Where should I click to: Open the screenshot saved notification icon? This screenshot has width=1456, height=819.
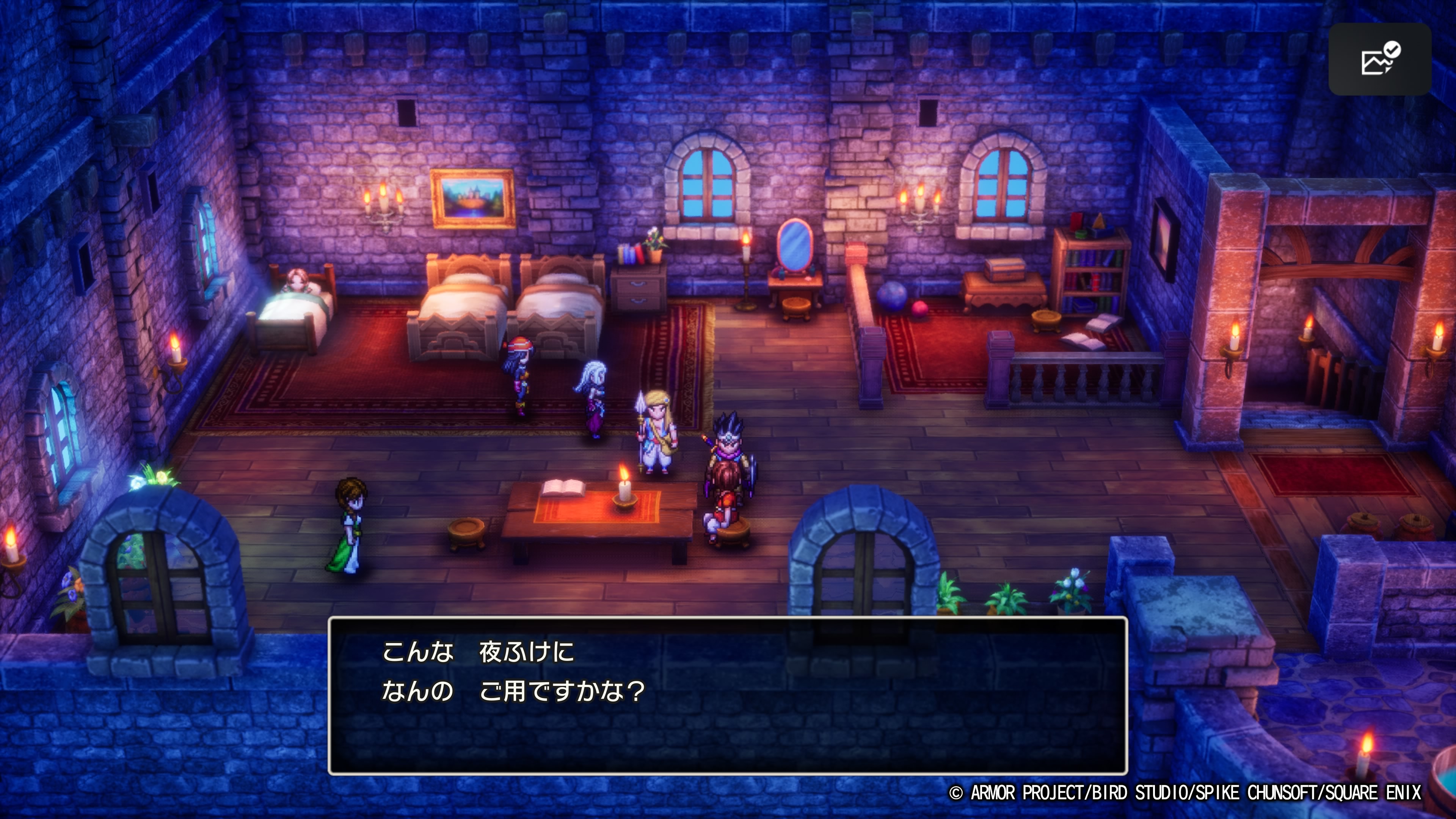(1379, 60)
